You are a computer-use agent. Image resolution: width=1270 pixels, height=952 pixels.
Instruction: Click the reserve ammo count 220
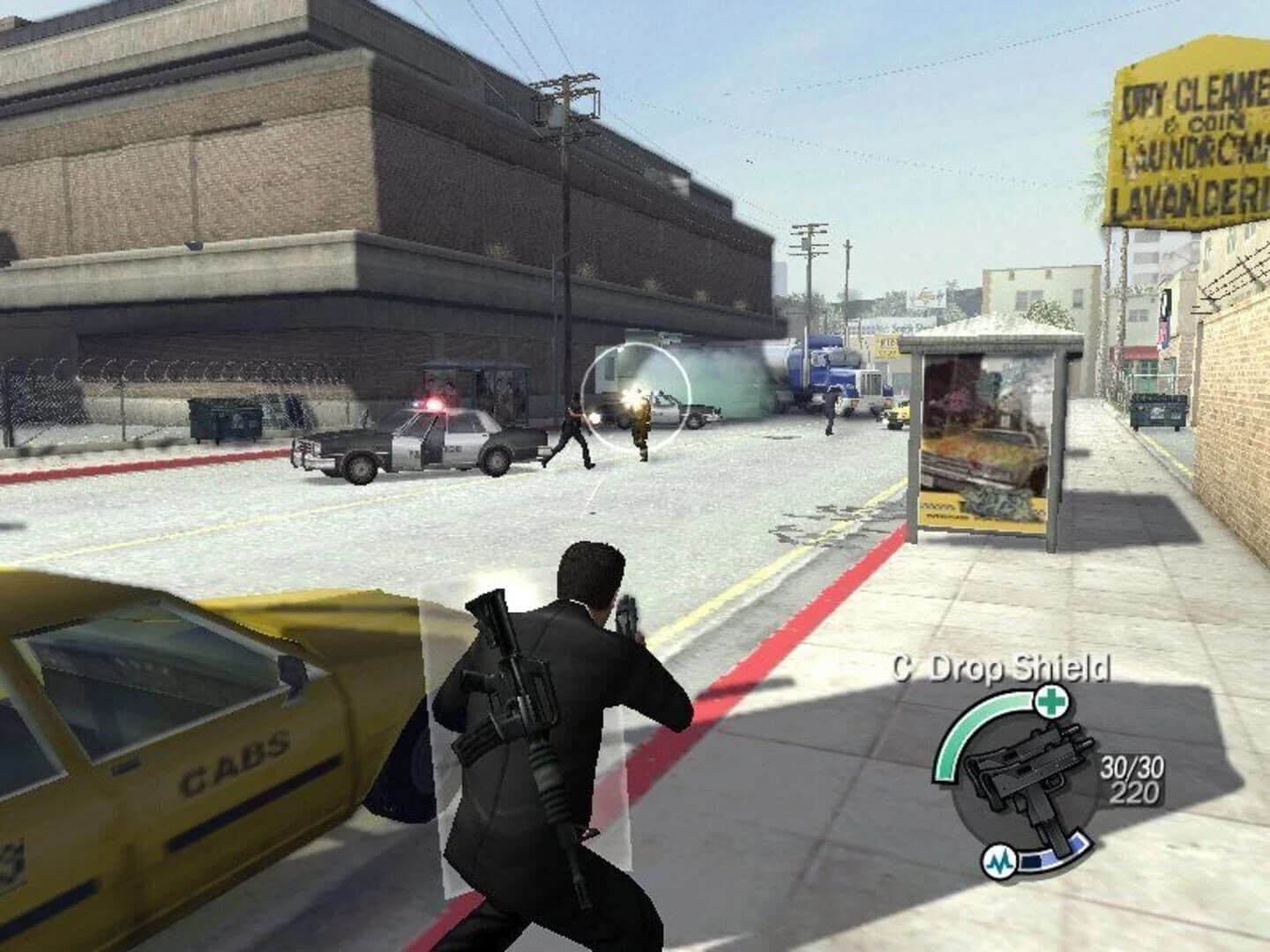(1132, 791)
